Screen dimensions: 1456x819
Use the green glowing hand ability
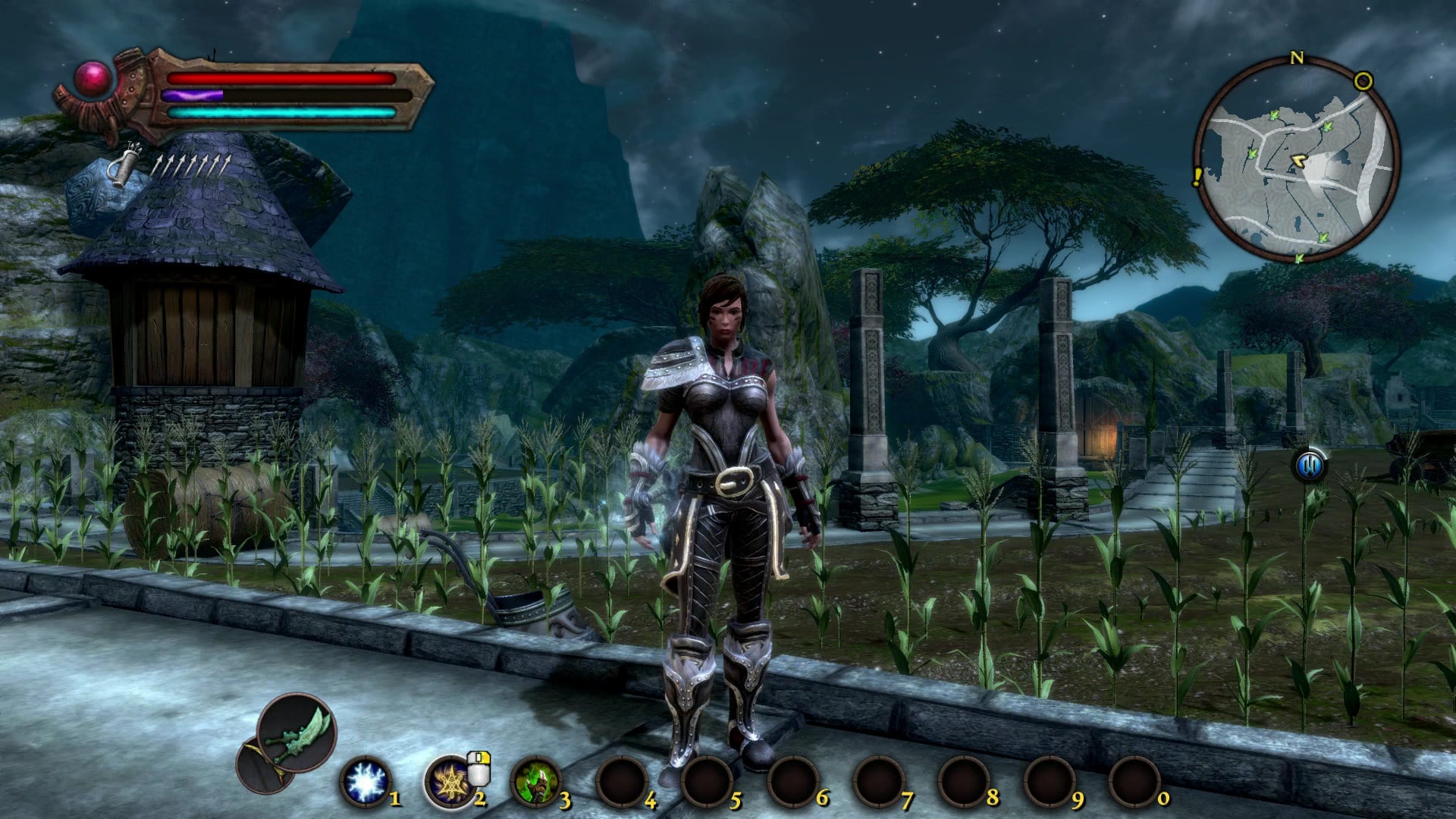[535, 782]
